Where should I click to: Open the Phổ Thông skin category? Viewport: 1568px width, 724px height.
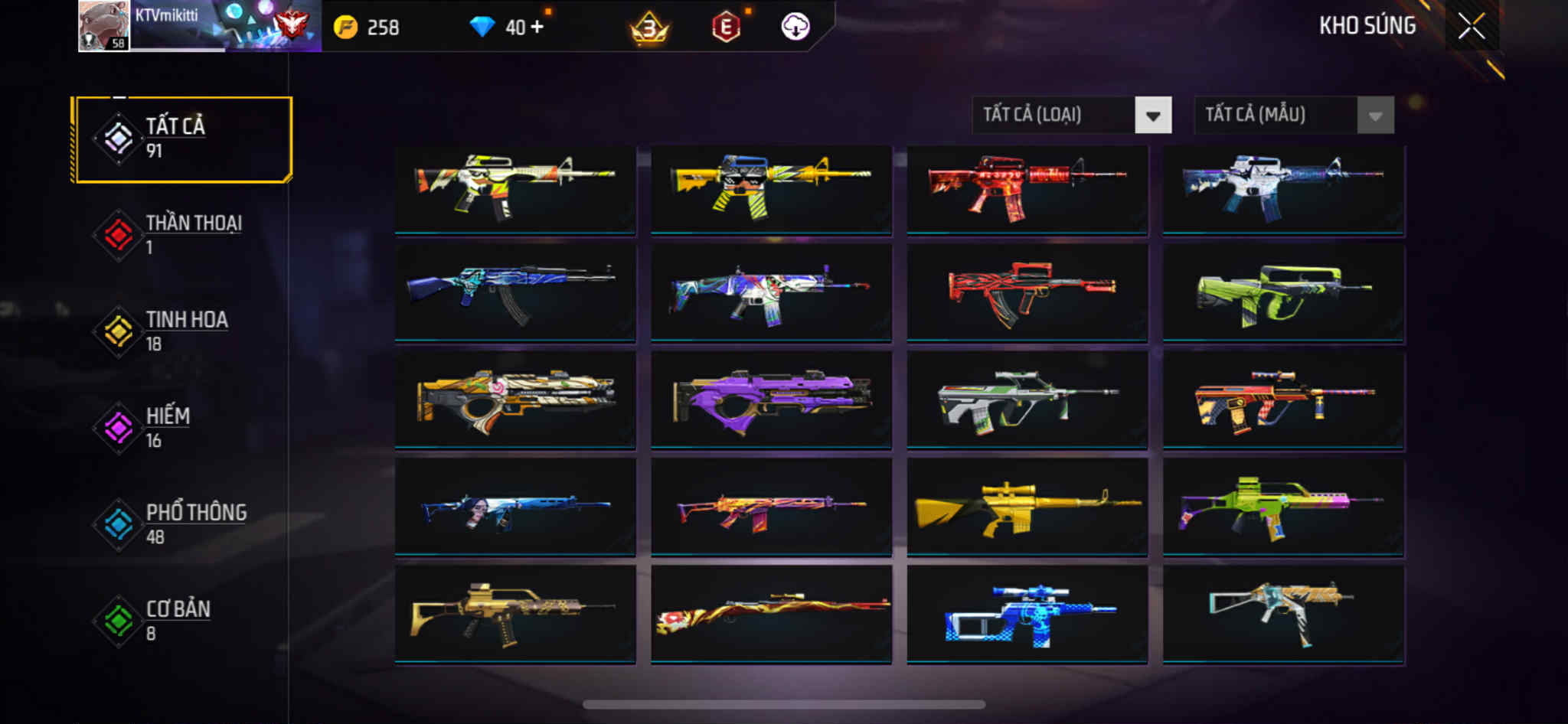coord(182,524)
